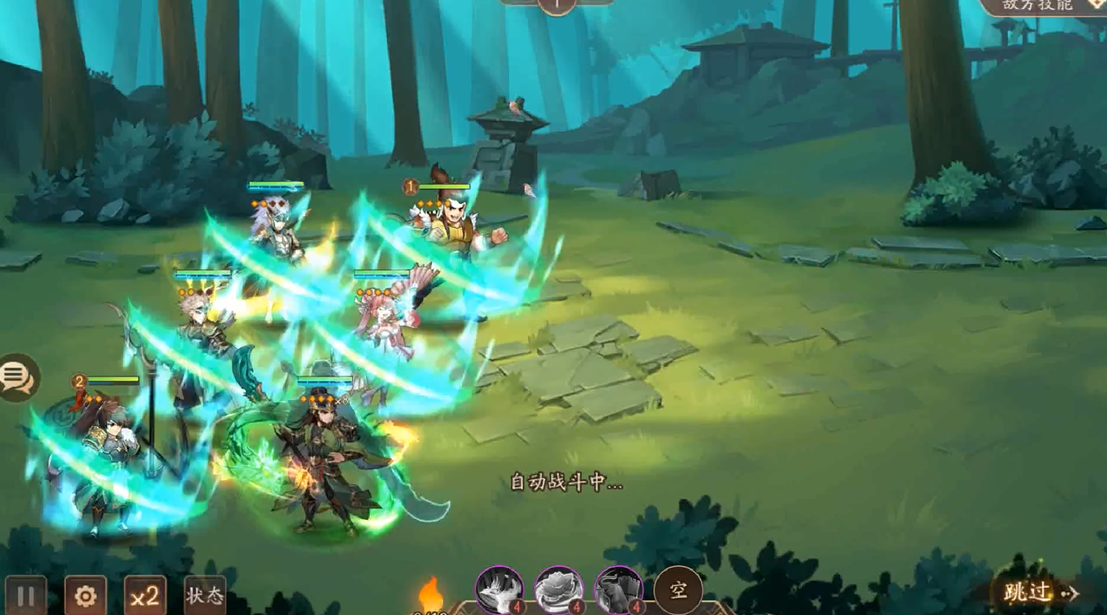The image size is (1107, 615).
Task: Select the empty 空 skill slot
Action: [x=677, y=590]
